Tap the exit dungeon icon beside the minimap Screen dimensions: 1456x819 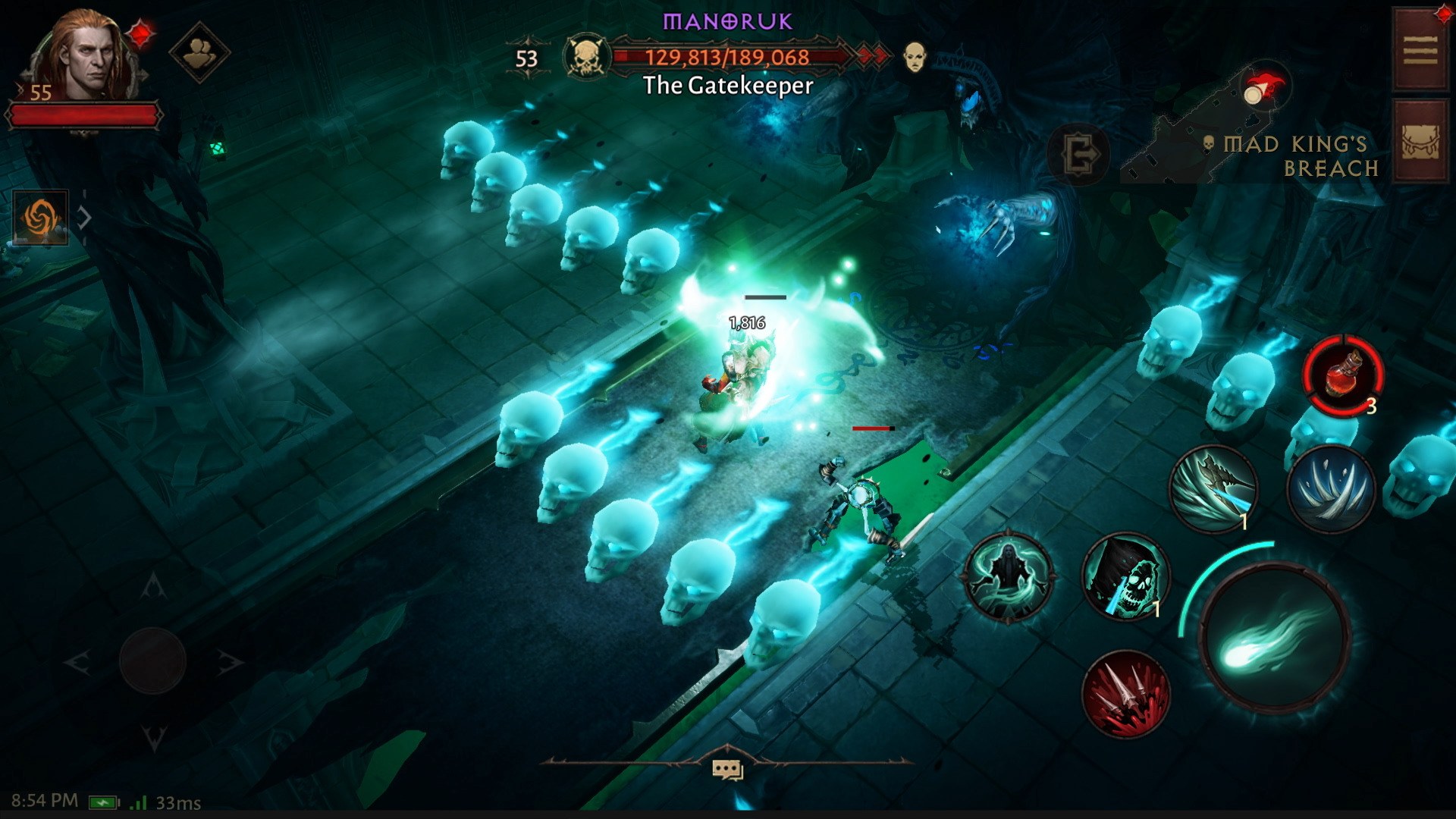1081,154
